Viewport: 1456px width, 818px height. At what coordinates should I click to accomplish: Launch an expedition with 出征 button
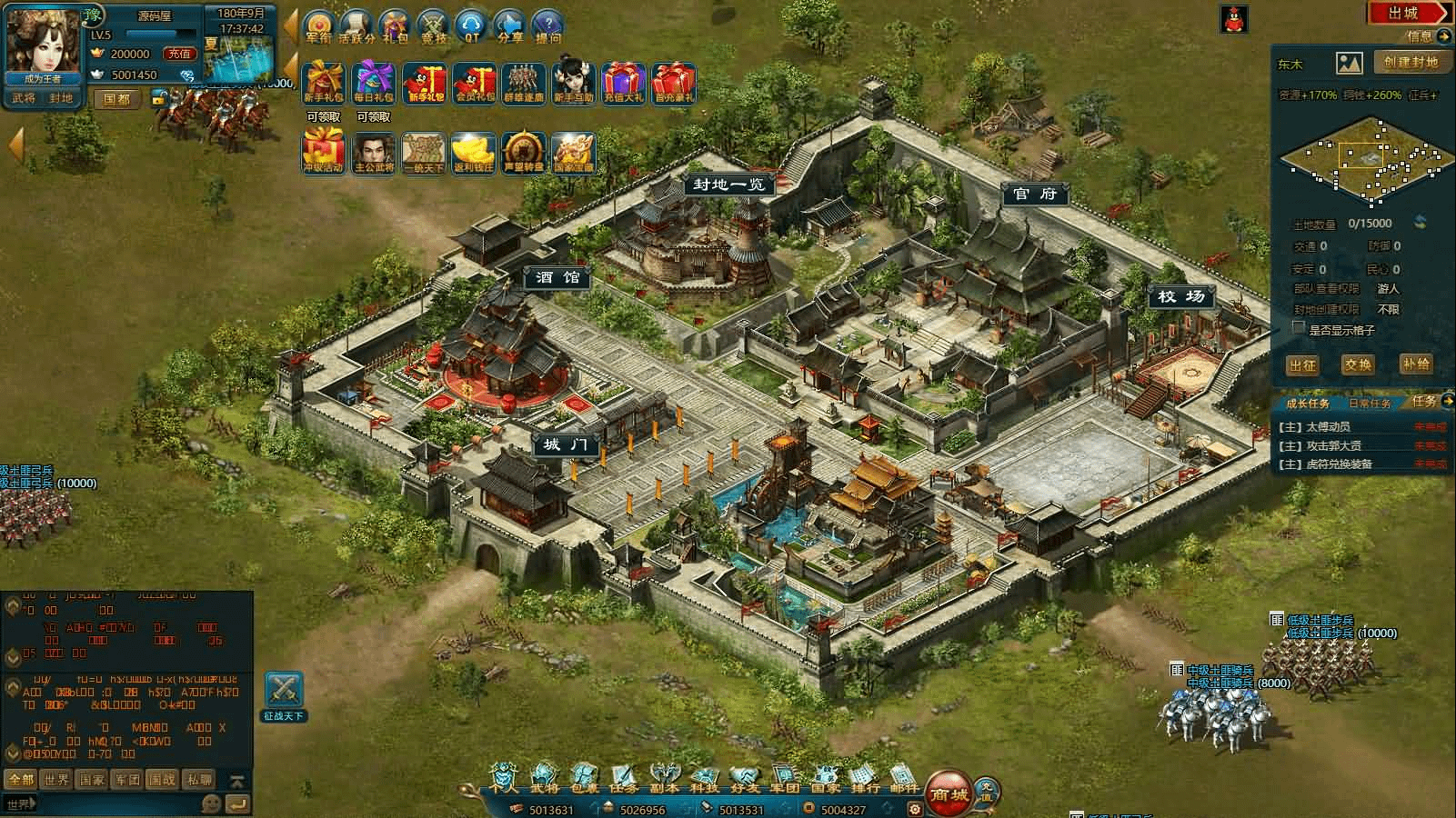point(1302,364)
